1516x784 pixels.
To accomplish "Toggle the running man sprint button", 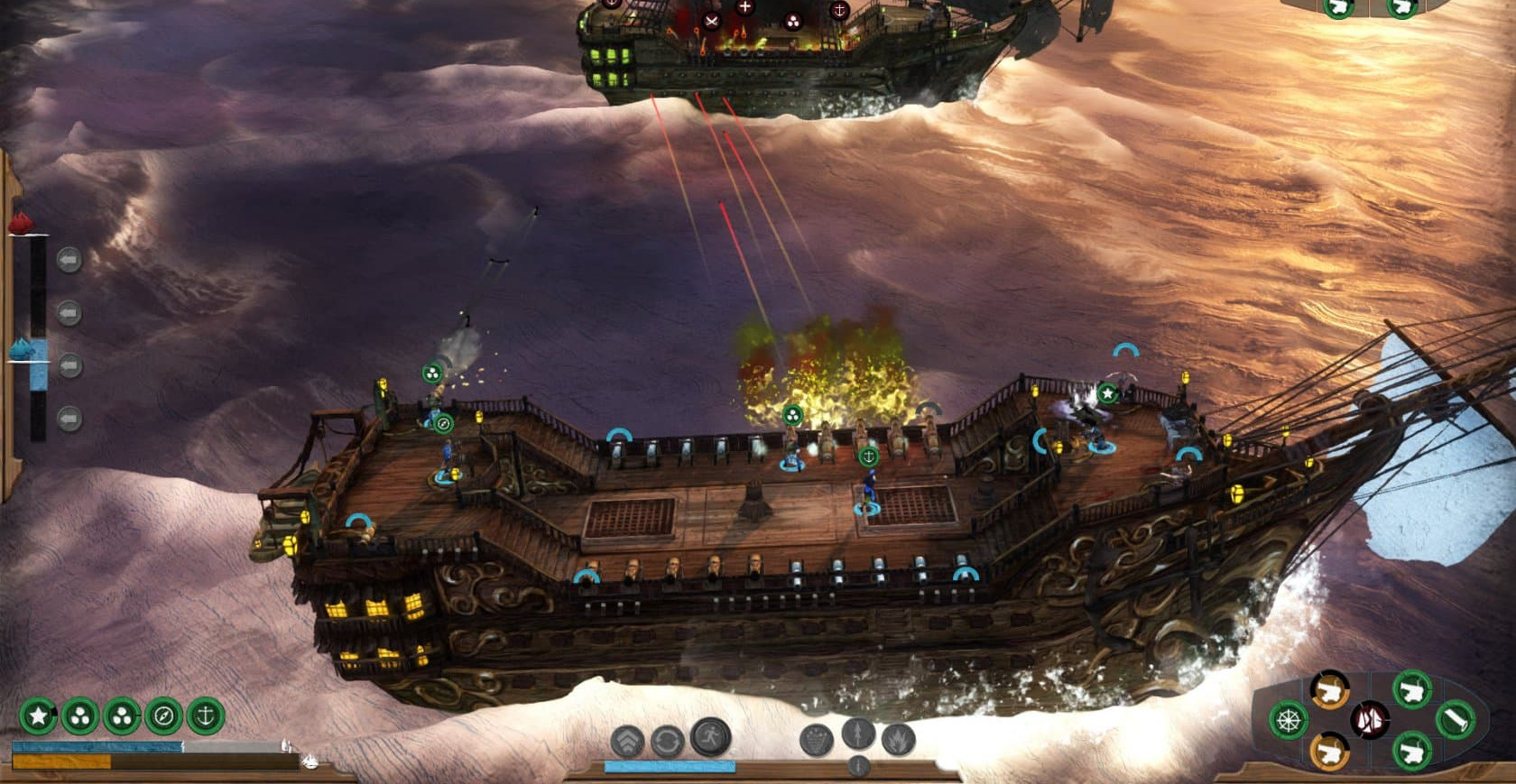I will click(710, 737).
